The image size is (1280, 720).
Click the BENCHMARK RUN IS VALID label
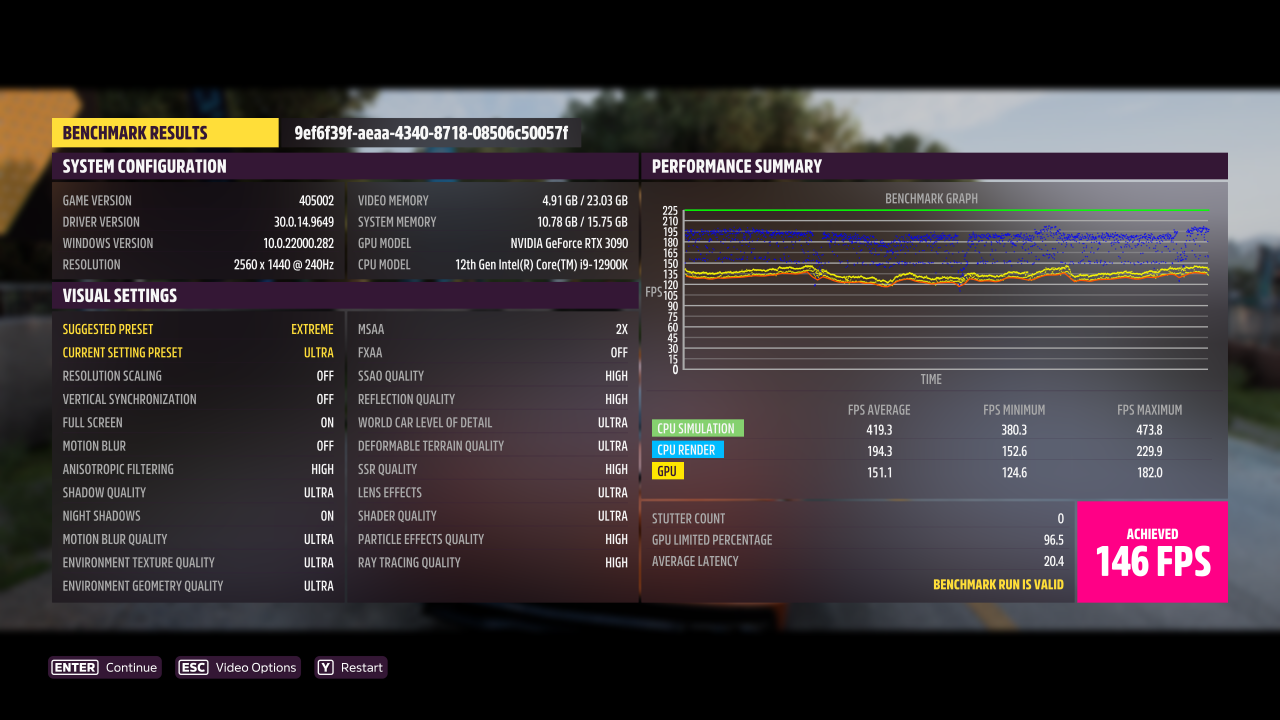999,584
